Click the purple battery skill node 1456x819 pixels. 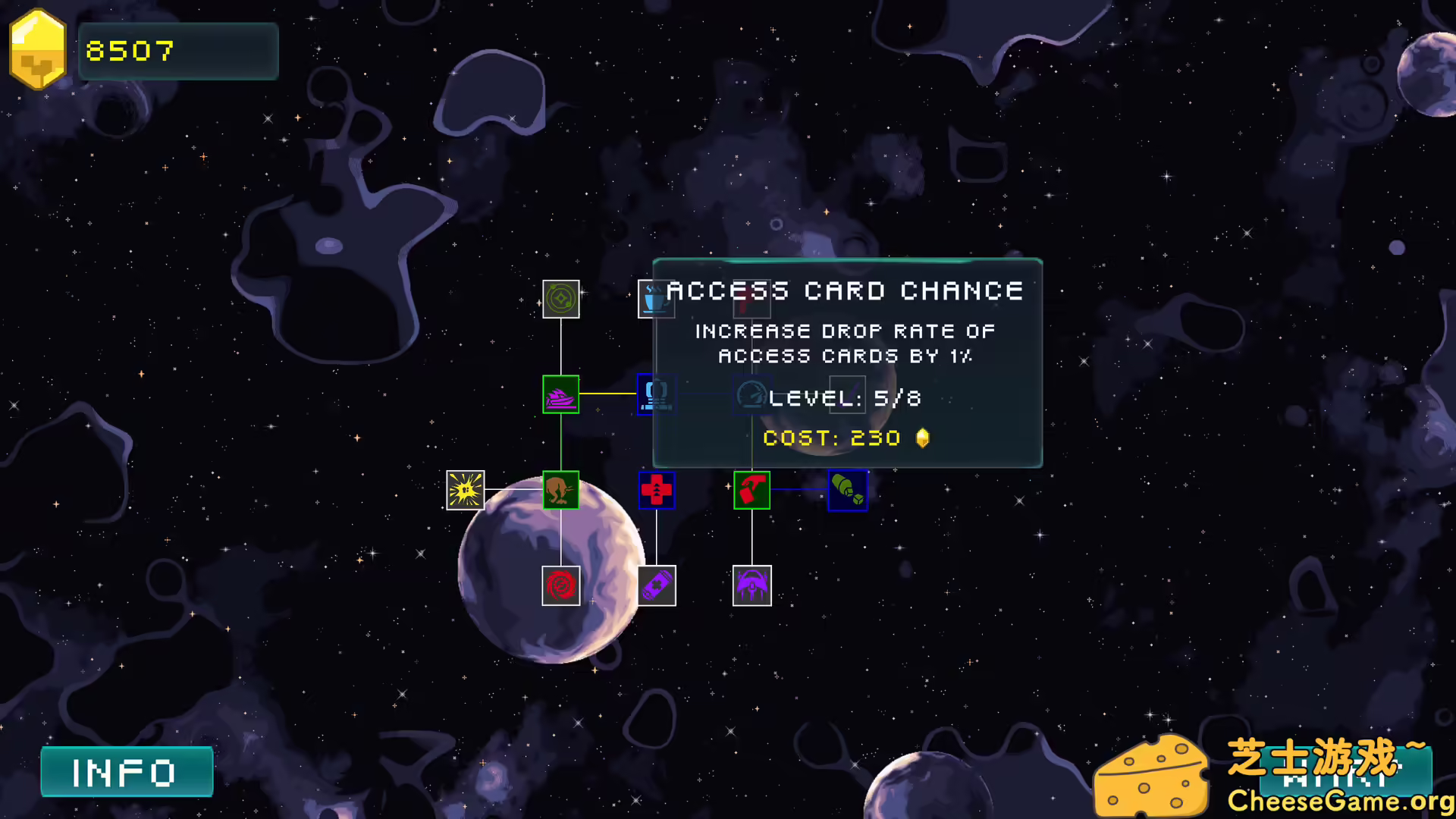coord(657,585)
